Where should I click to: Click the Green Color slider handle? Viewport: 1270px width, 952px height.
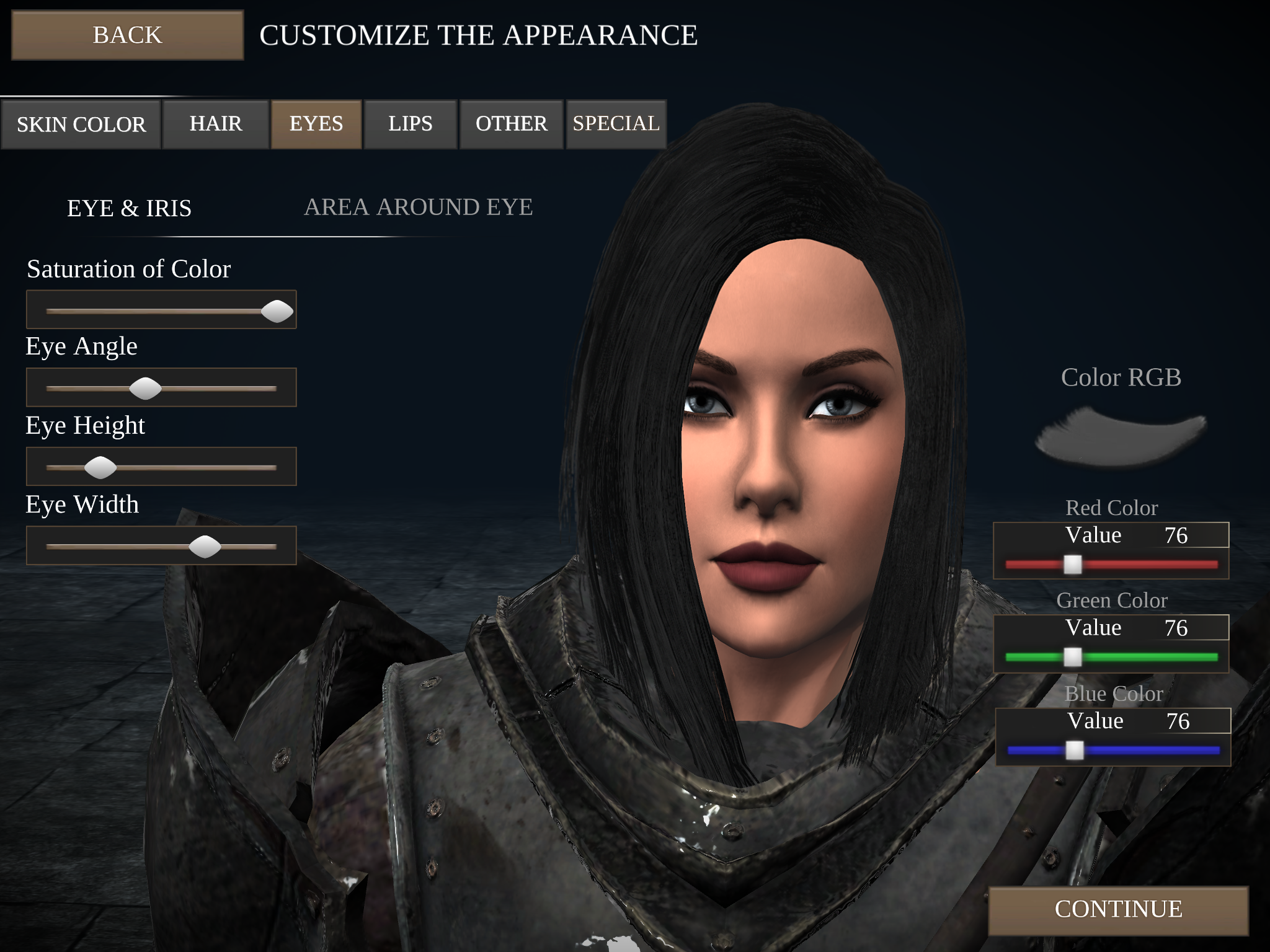click(x=1073, y=657)
